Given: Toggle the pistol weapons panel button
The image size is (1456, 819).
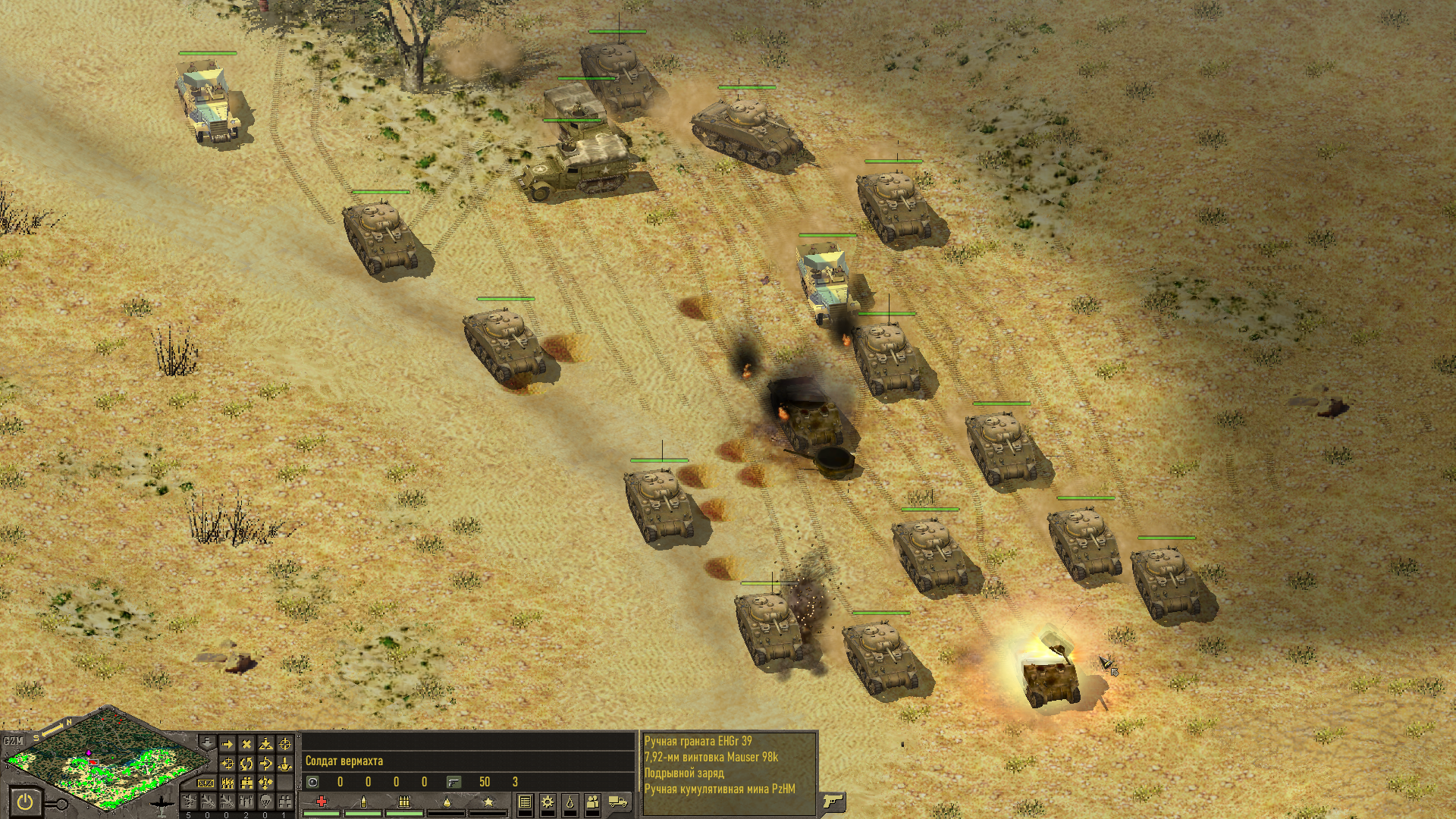Looking at the screenshot, I should pos(833,801).
